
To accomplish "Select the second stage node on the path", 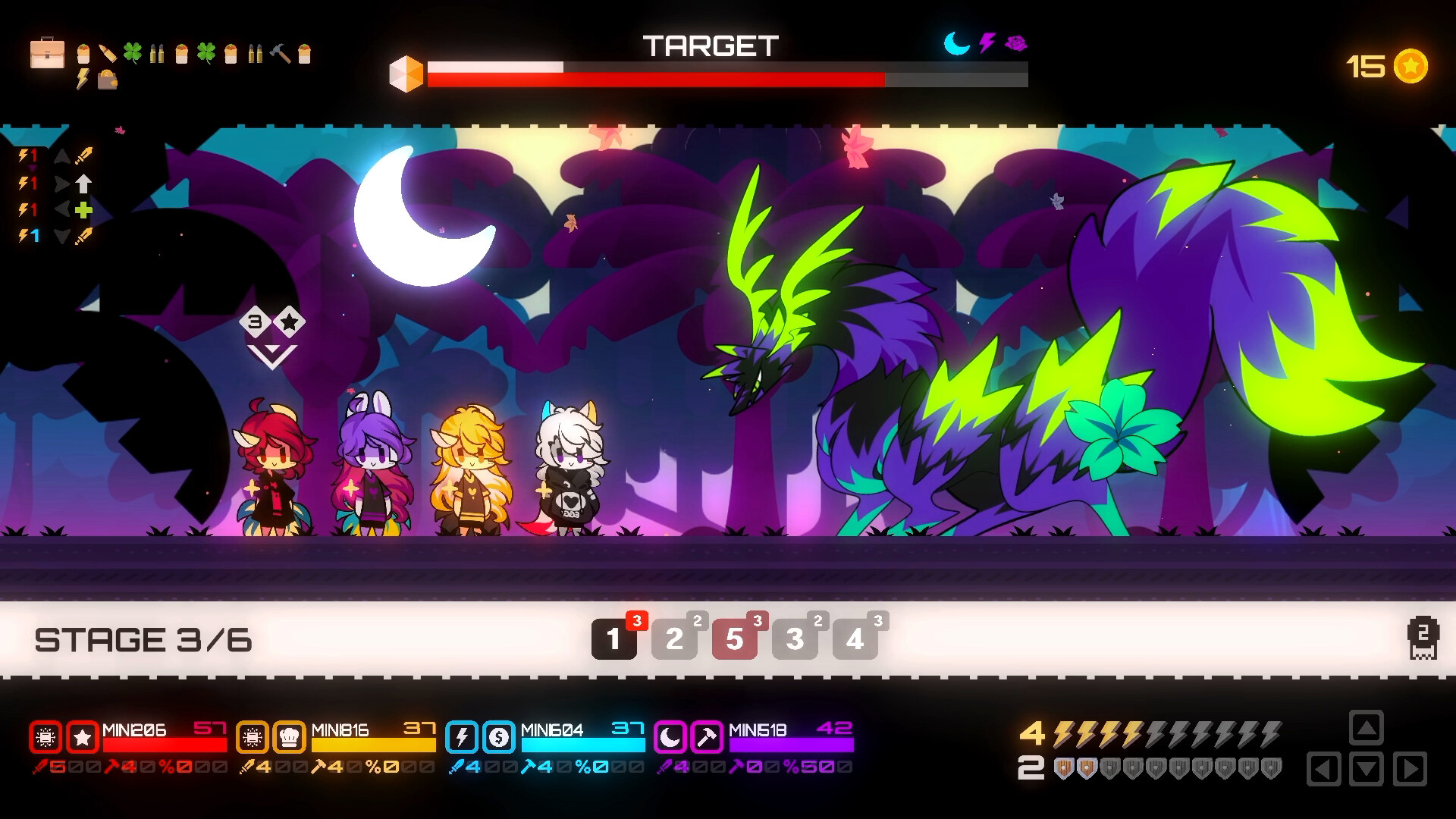I will coord(674,639).
